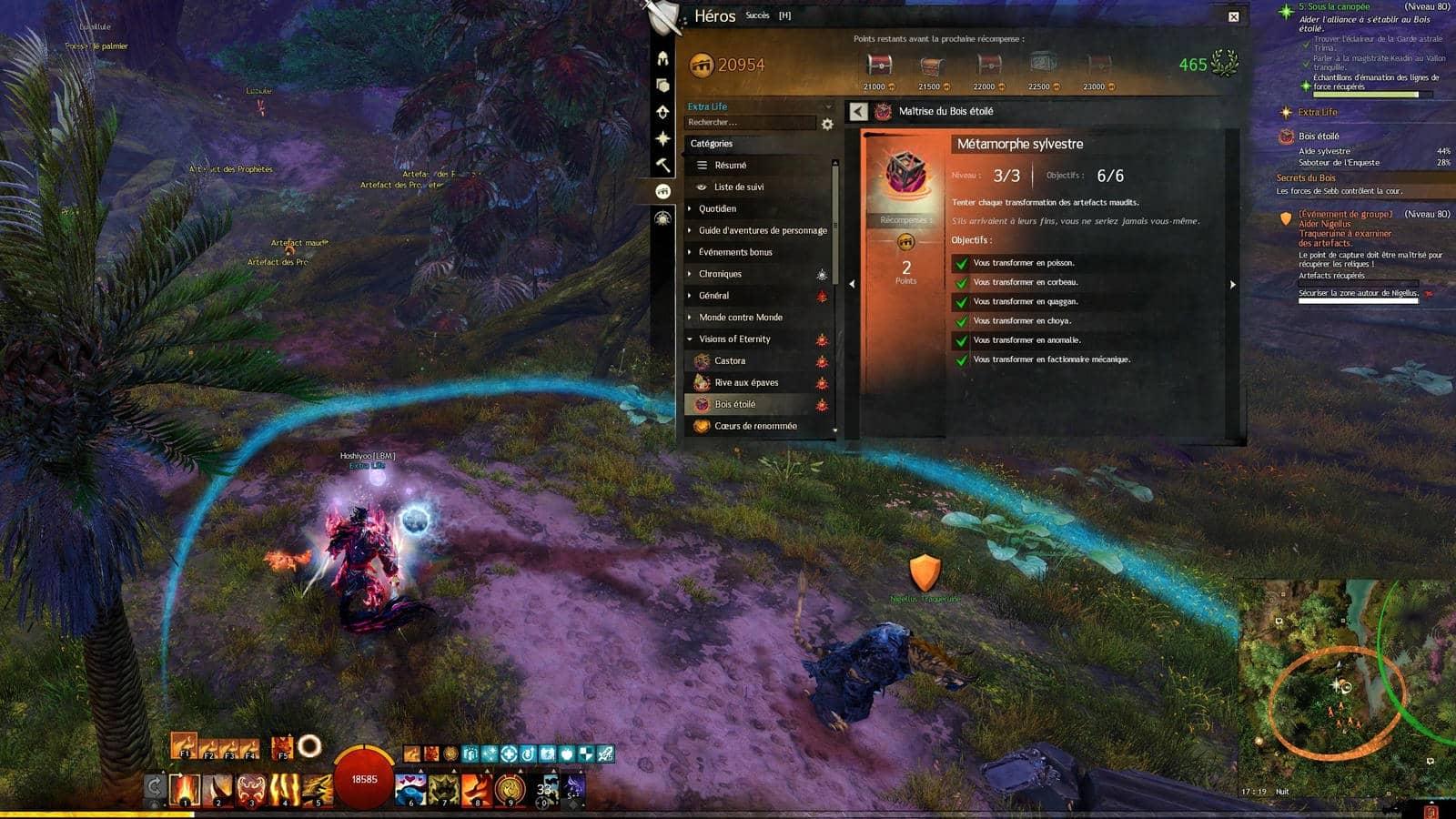Image resolution: width=1456 pixels, height=819 pixels.
Task: Expand the Quotidien category
Action: [x=717, y=209]
